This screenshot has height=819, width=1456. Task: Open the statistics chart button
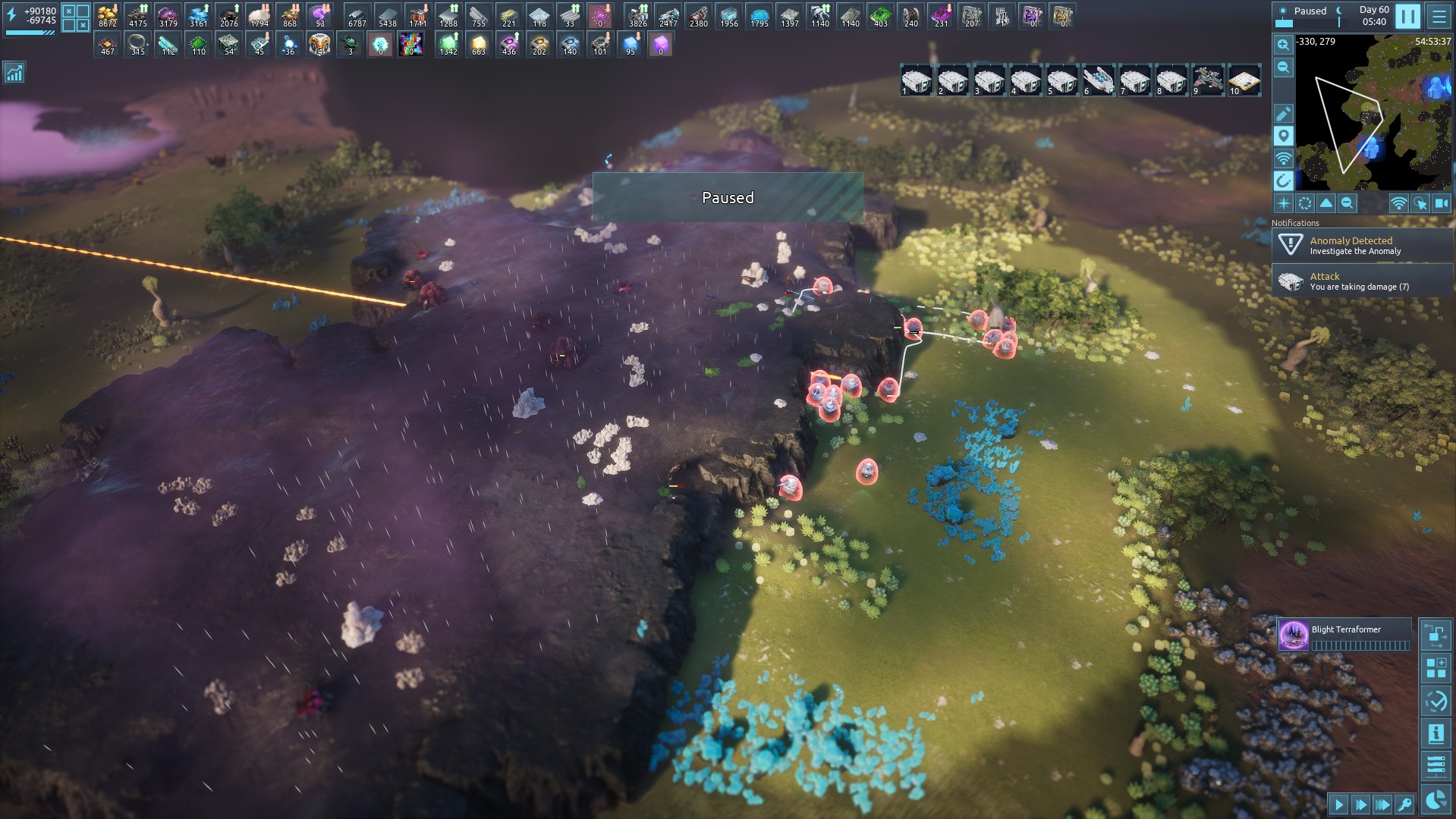tap(14, 73)
